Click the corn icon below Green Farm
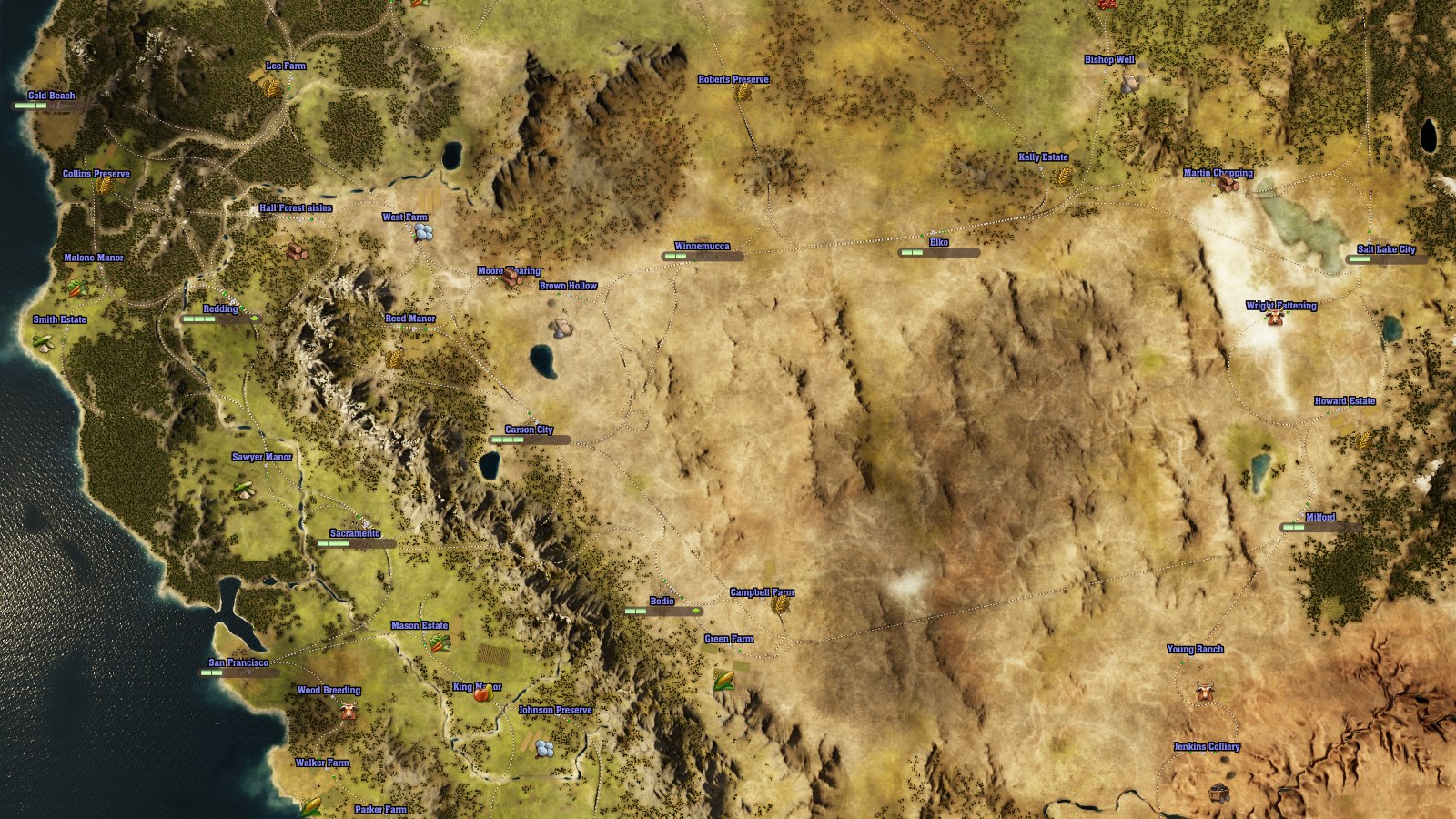 pos(724,681)
